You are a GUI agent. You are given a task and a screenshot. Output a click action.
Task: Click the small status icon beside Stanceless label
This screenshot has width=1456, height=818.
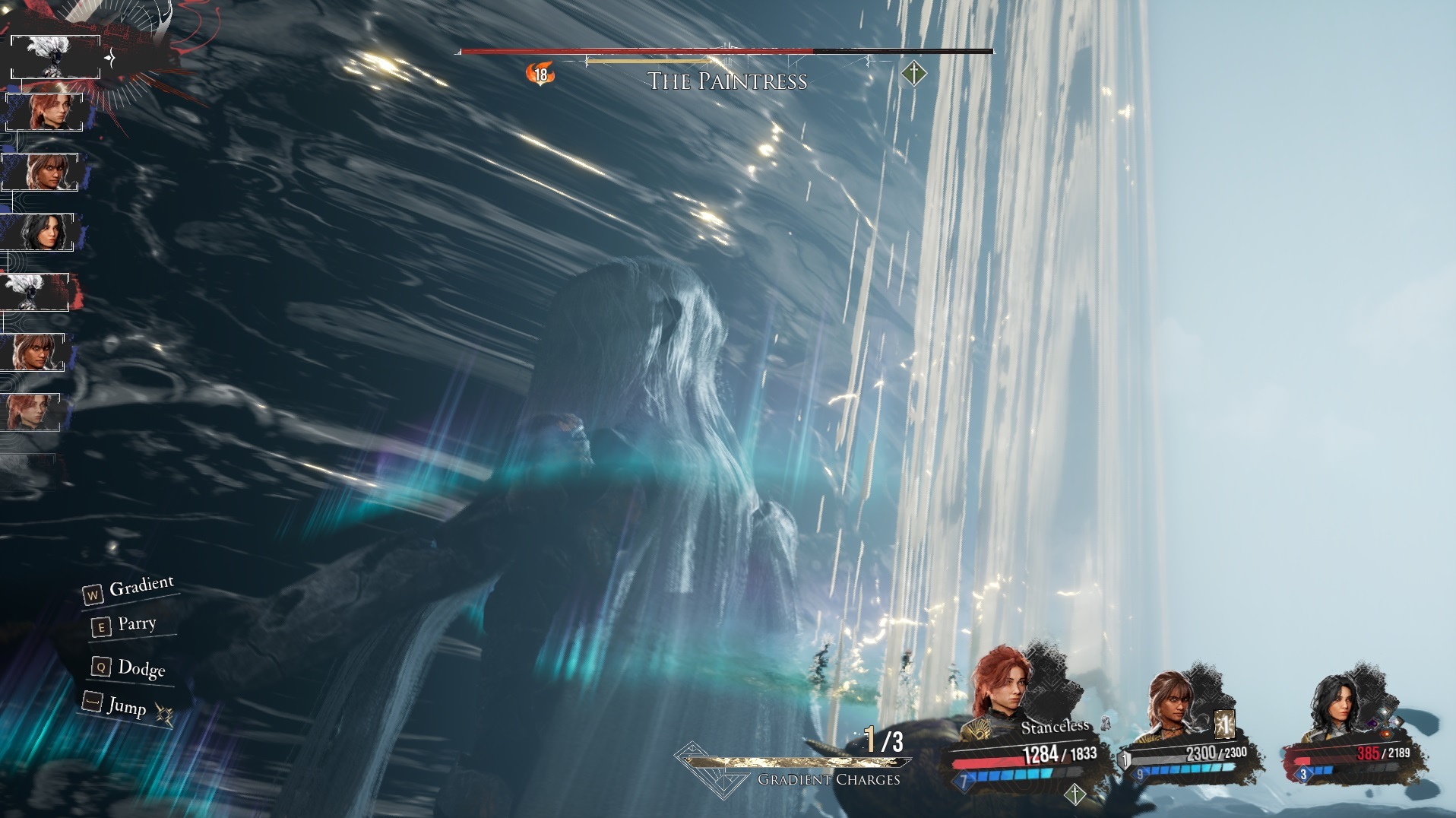click(x=1105, y=724)
